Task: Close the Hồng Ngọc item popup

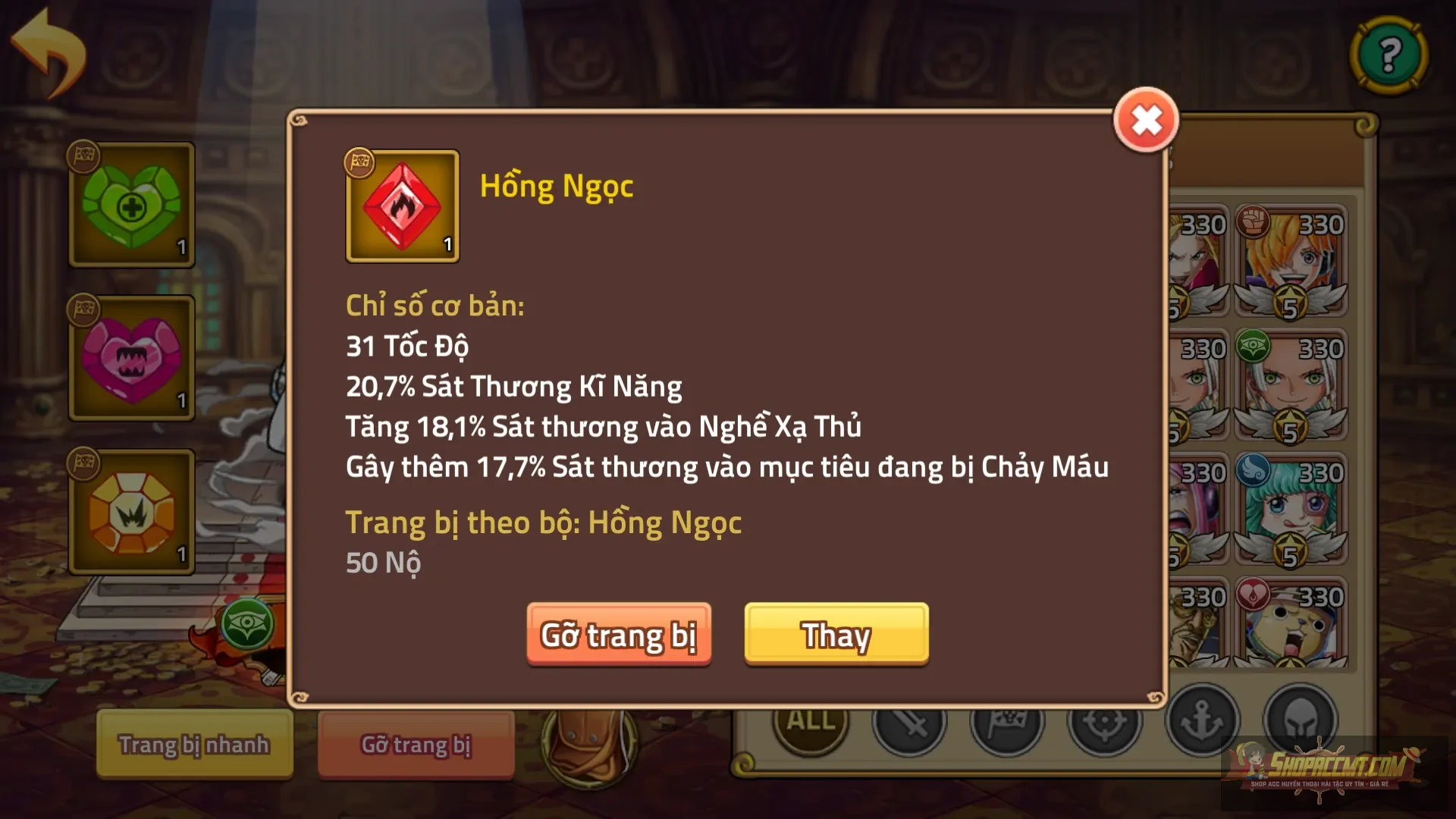Action: click(x=1146, y=121)
